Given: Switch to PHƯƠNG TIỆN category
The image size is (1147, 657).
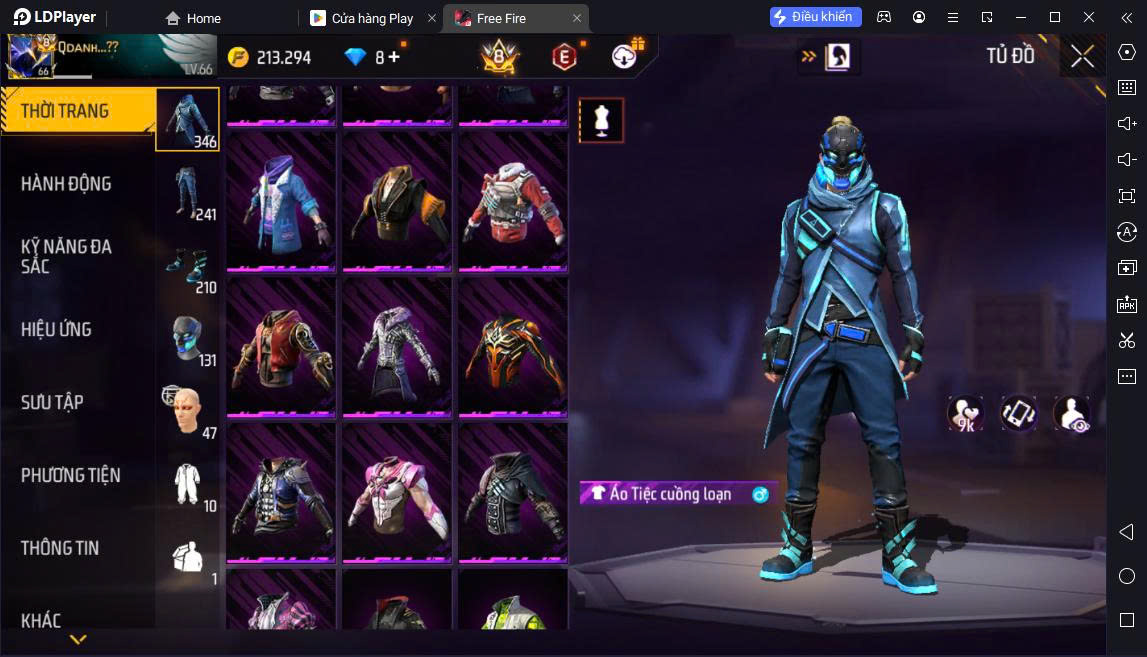Looking at the screenshot, I should [x=70, y=475].
